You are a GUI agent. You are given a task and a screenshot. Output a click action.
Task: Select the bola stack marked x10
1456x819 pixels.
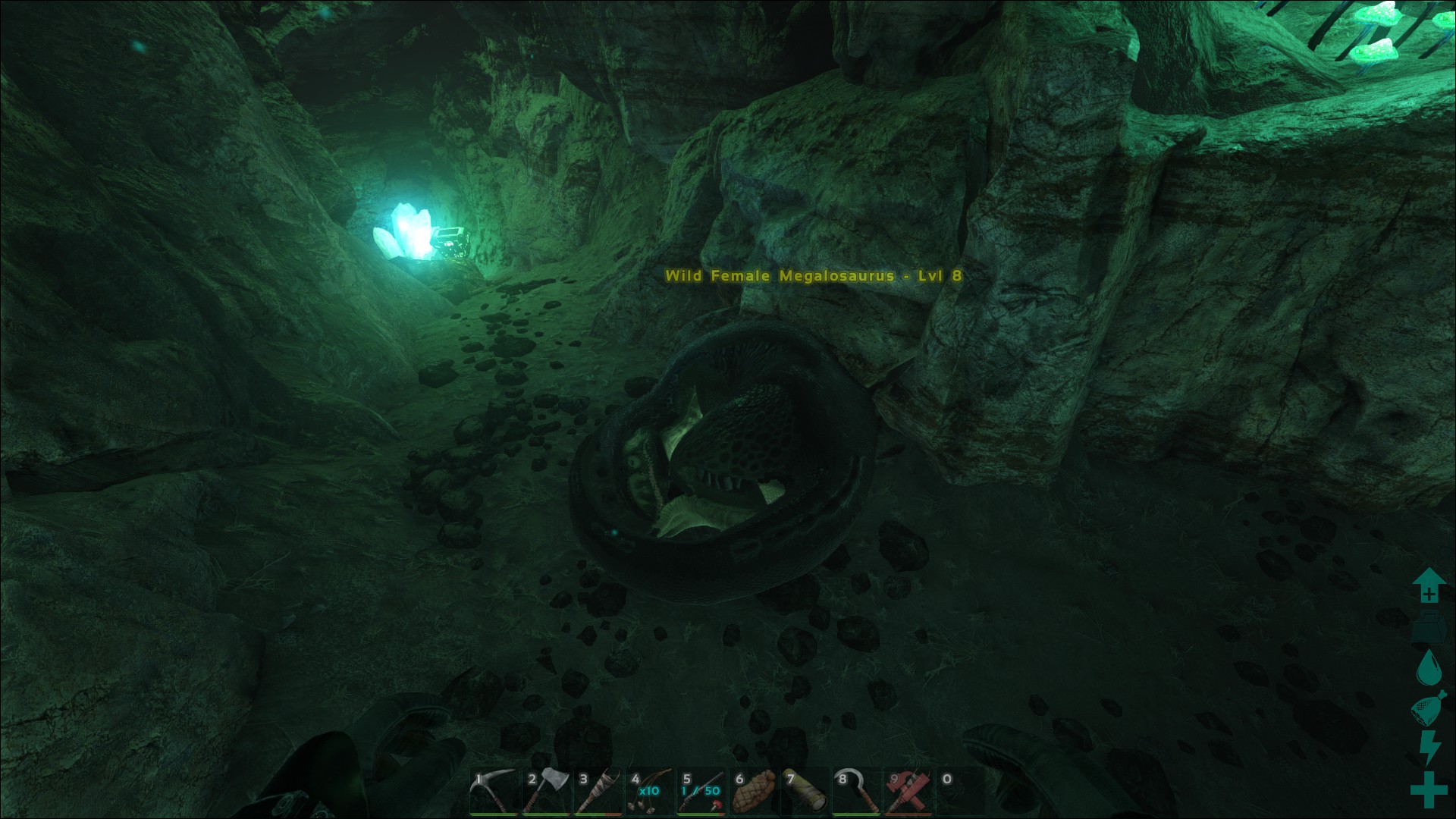click(649, 792)
